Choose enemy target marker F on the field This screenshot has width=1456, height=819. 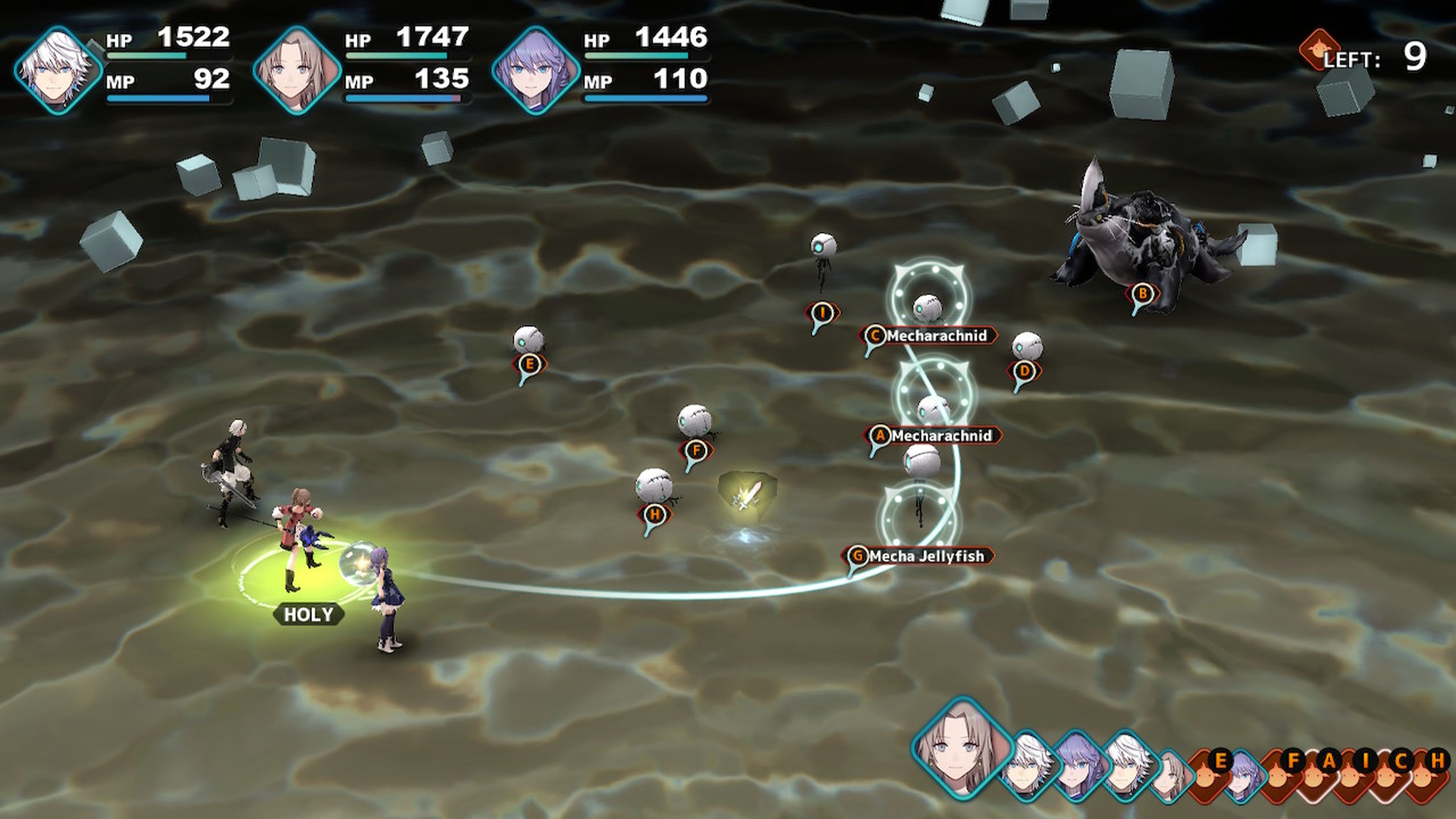696,450
